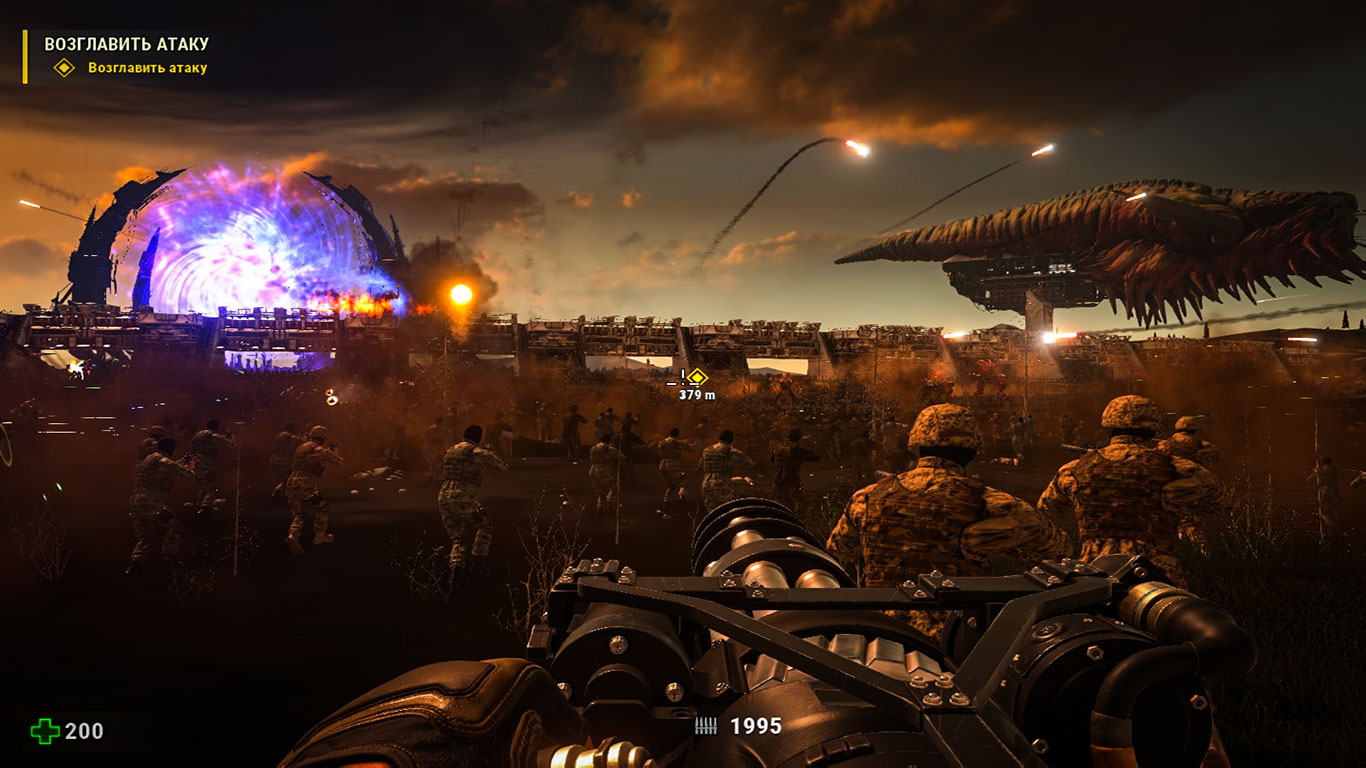The image size is (1366, 768).
Task: Click the exclamation indicator above the crosshair
Action: (x=683, y=374)
